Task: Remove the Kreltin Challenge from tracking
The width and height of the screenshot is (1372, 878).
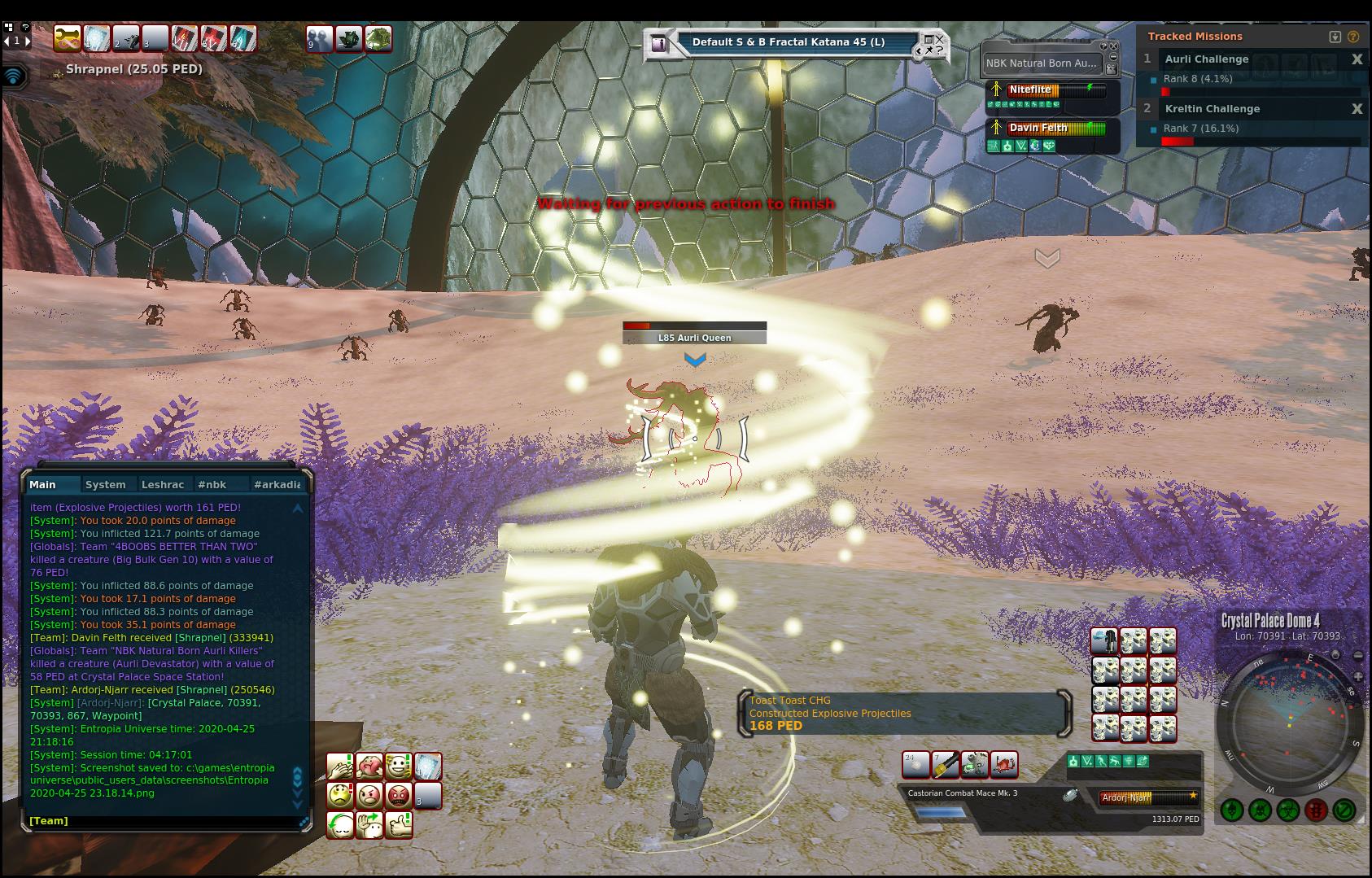Action: (1357, 109)
